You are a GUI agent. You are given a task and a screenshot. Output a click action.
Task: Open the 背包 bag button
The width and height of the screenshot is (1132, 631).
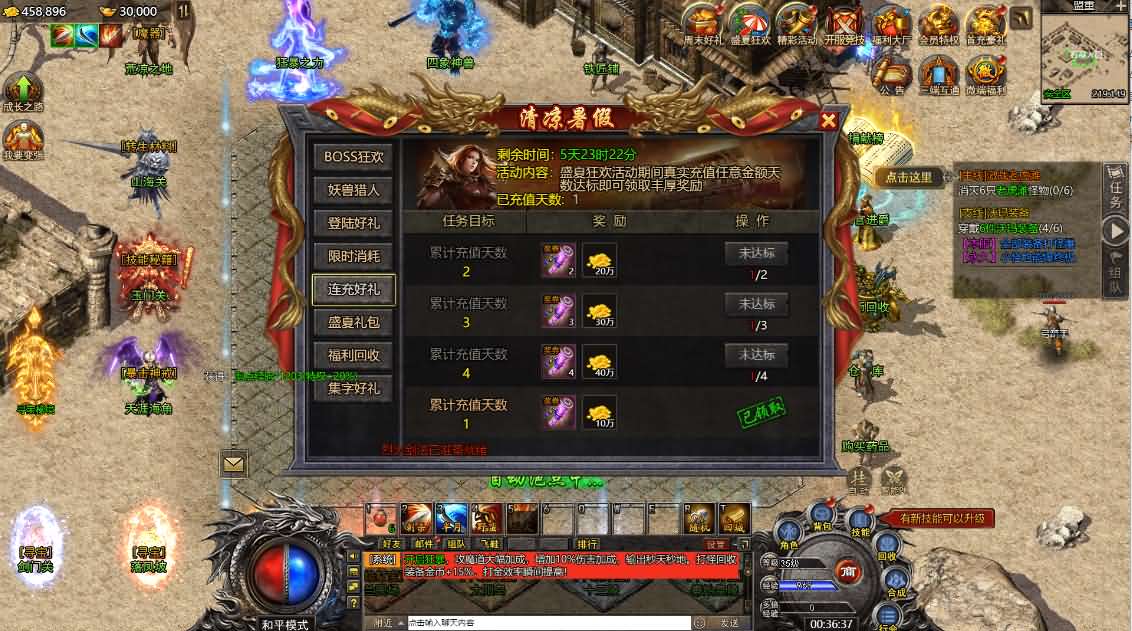pos(822,518)
